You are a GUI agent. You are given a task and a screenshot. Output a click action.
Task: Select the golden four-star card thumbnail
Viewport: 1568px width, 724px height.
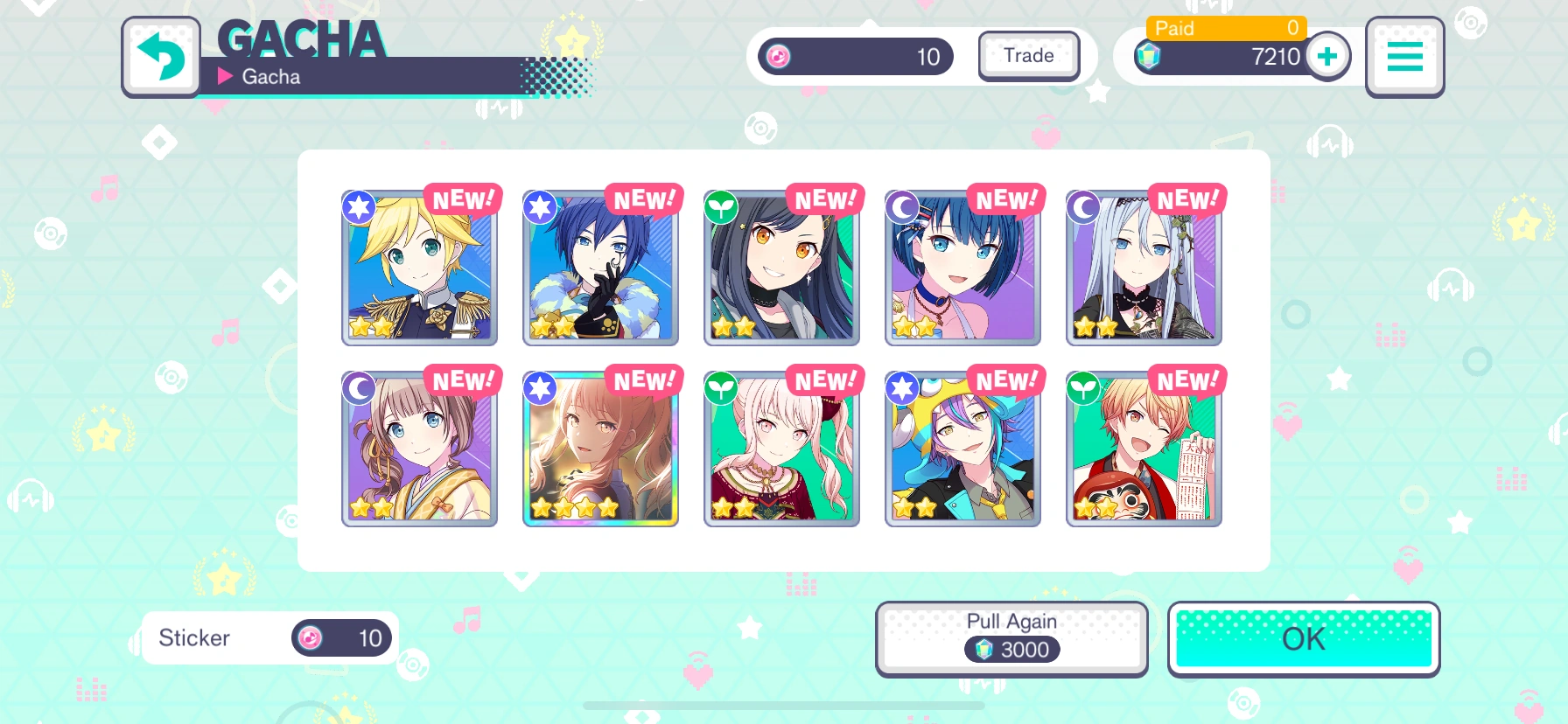pos(600,448)
